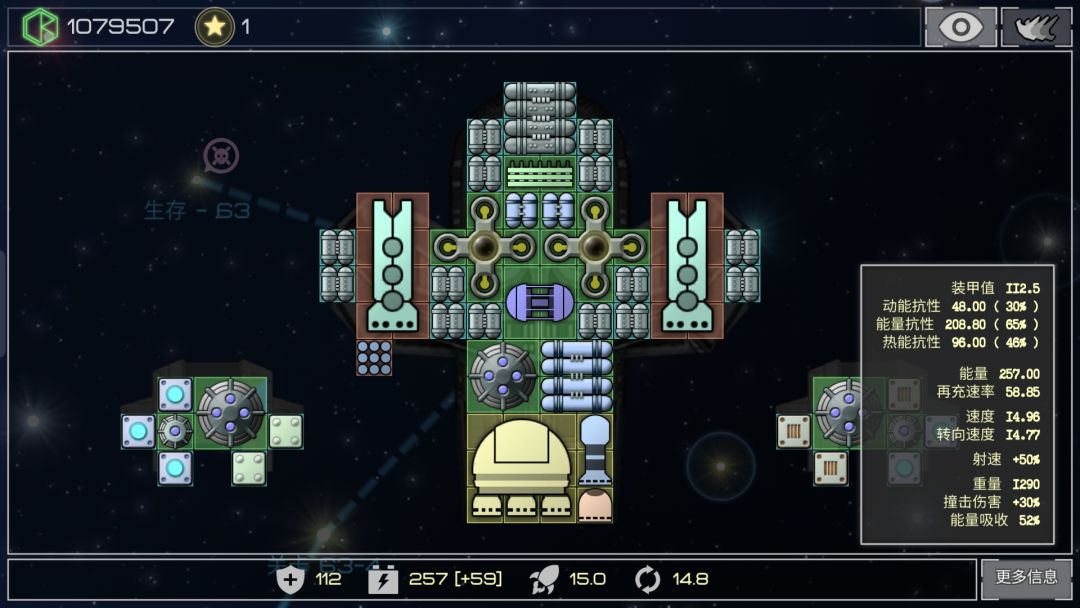Select the green striped module near ship top

coord(540,174)
